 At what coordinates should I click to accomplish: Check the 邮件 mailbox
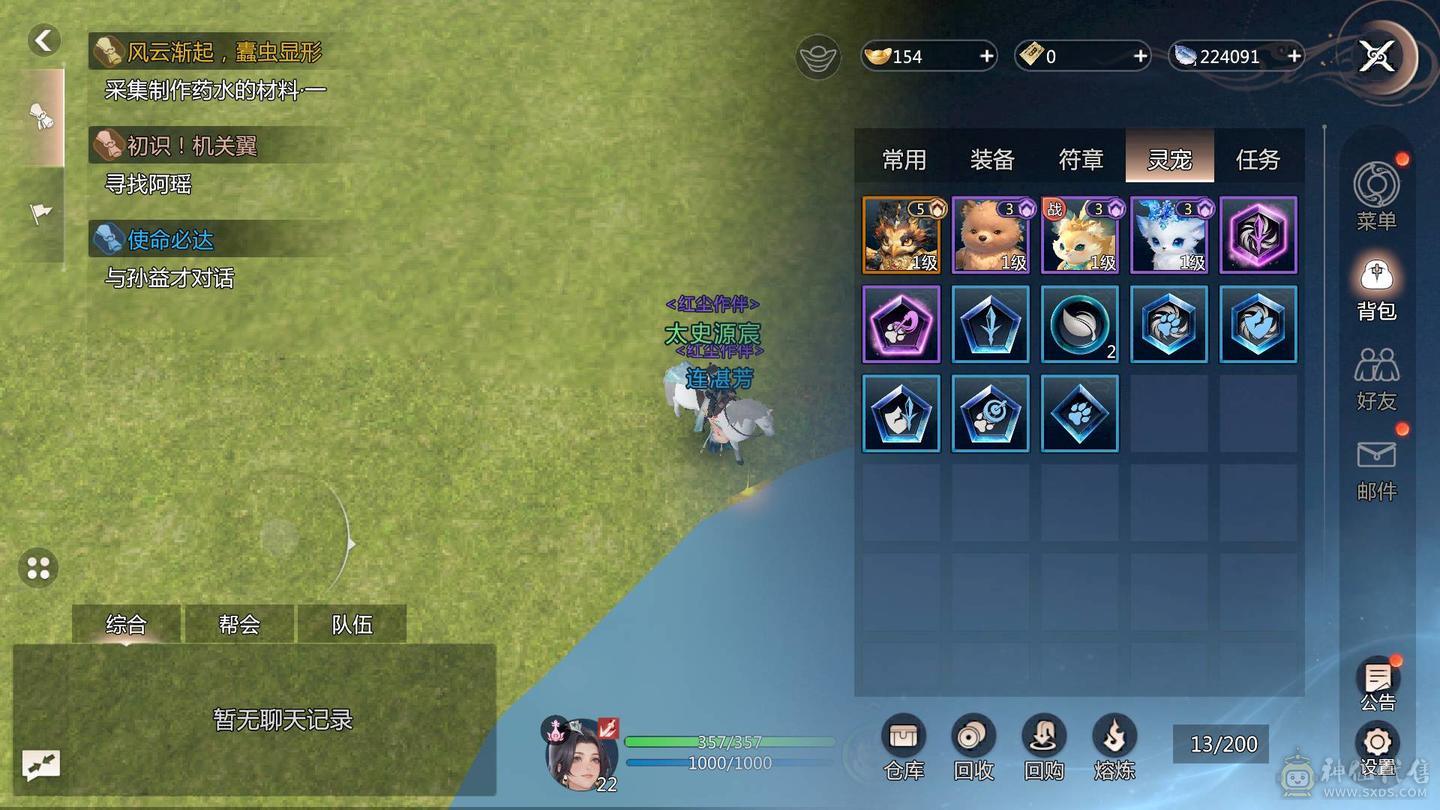(x=1376, y=467)
